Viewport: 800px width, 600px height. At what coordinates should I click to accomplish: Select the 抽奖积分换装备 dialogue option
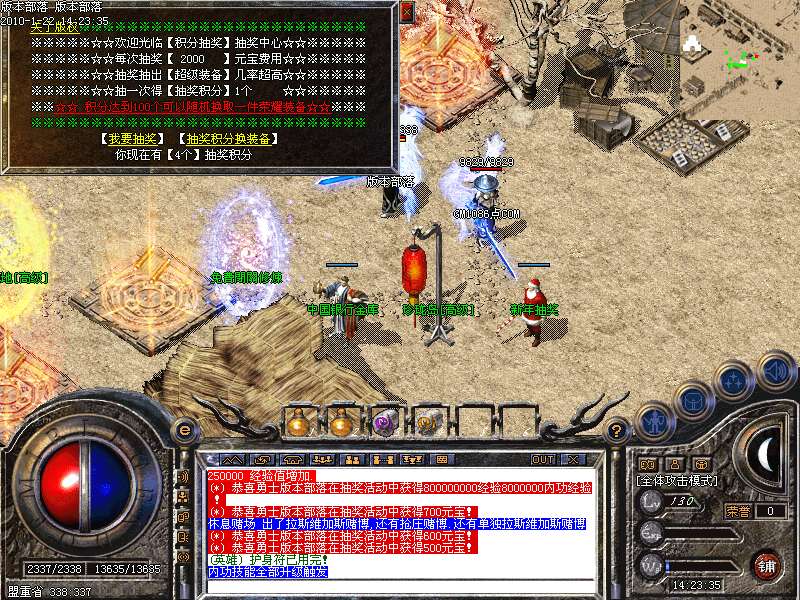[226, 139]
